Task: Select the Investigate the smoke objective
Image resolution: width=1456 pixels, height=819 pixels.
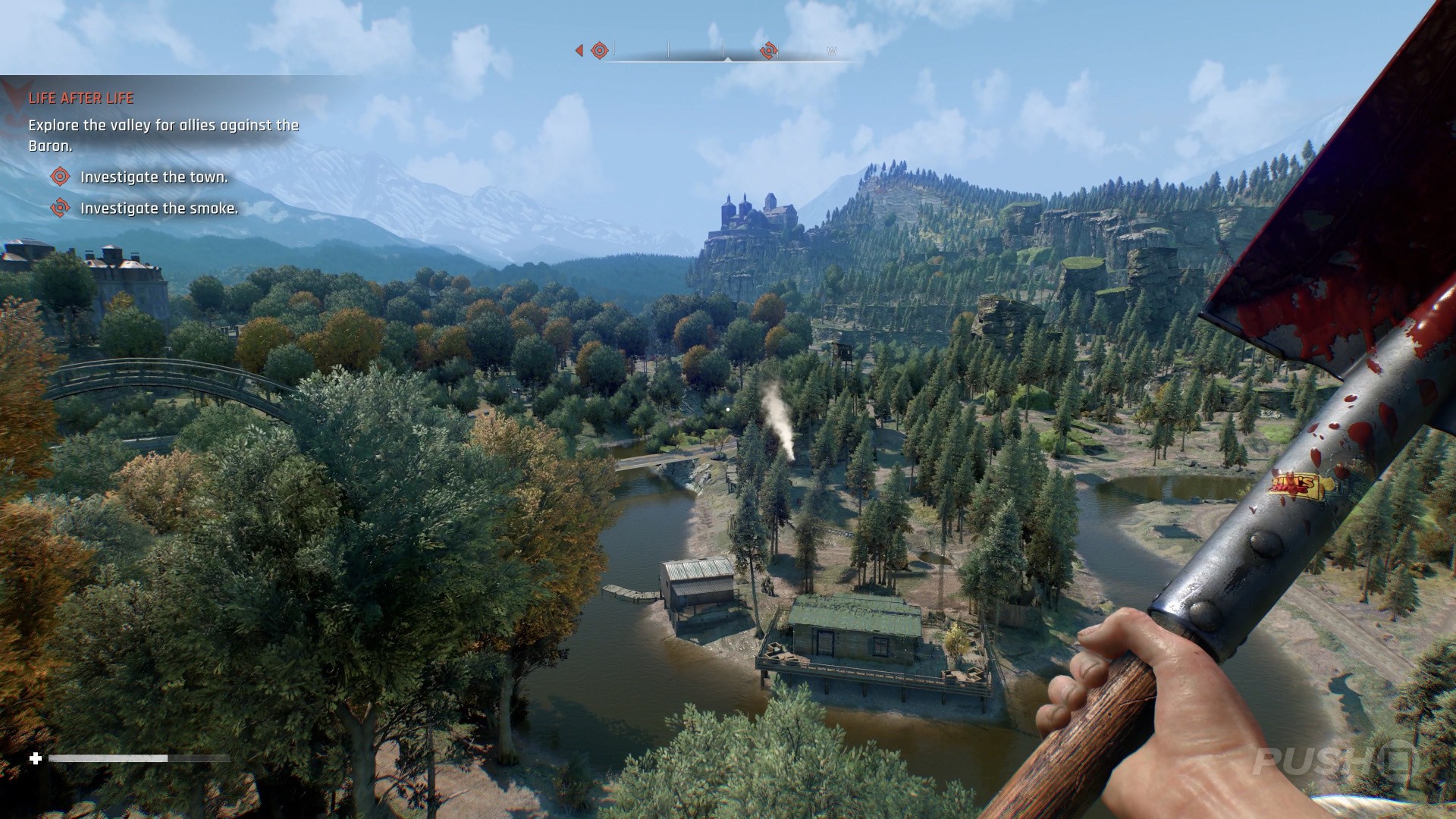Action: [x=159, y=209]
